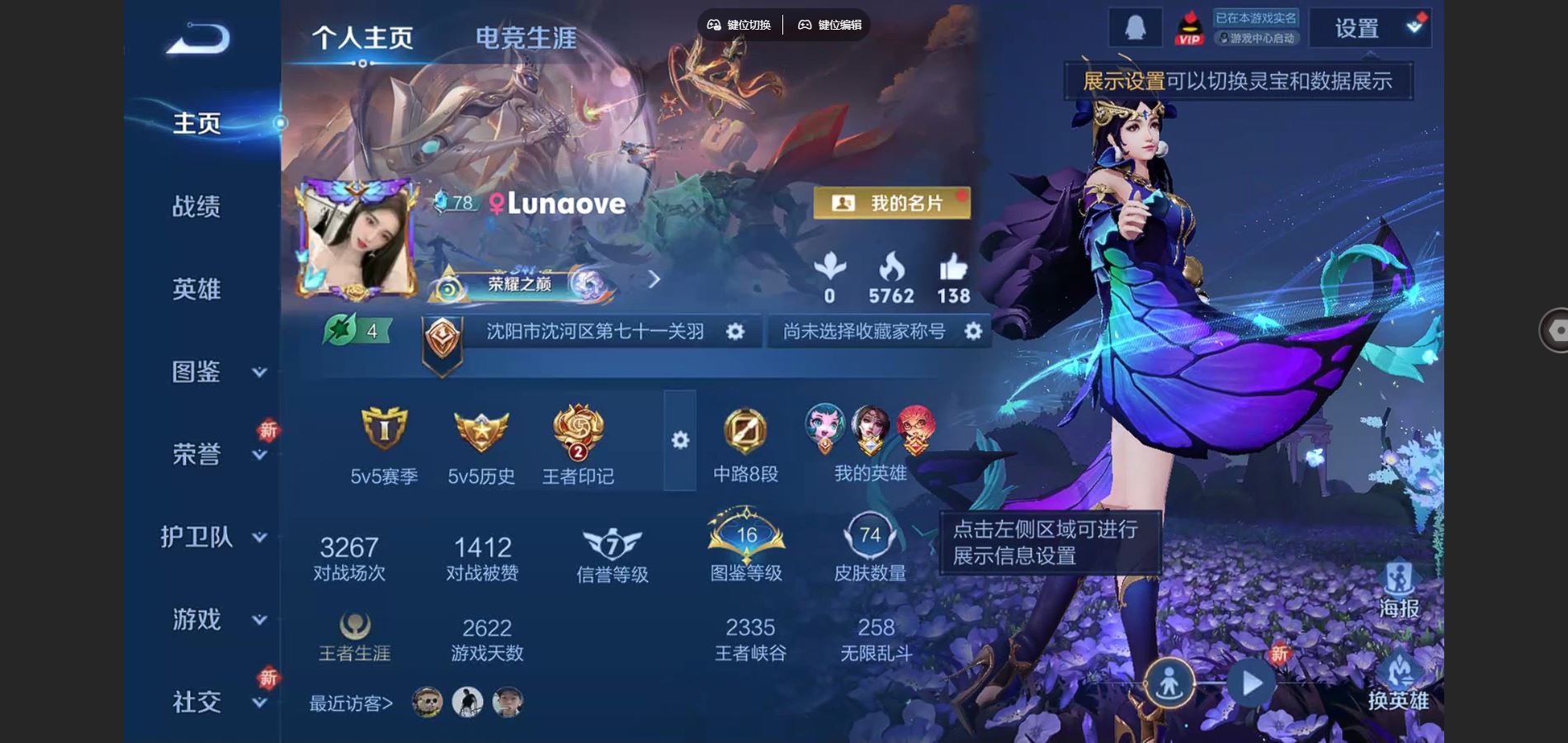Viewport: 1568px width, 743px height.
Task: Expand the 荣誉 menu entry
Action: [x=213, y=454]
